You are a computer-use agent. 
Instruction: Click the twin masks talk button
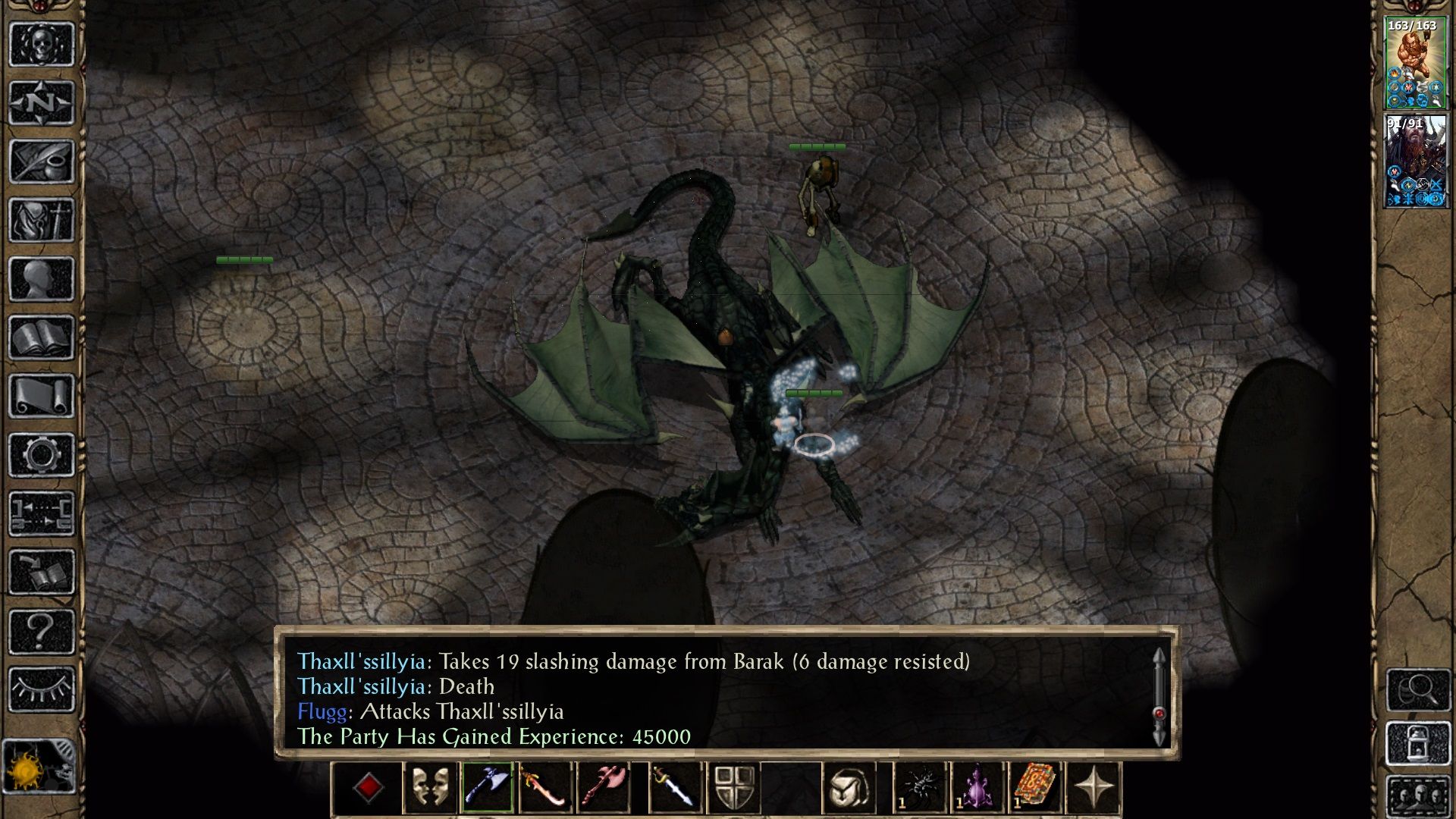(x=429, y=788)
